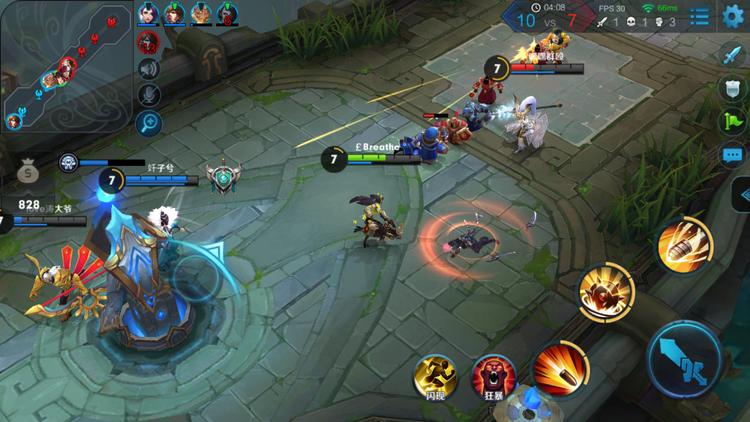This screenshot has height=422, width=750.
Task: Click the minimap magnifier zoom button
Action: pyautogui.click(x=149, y=122)
